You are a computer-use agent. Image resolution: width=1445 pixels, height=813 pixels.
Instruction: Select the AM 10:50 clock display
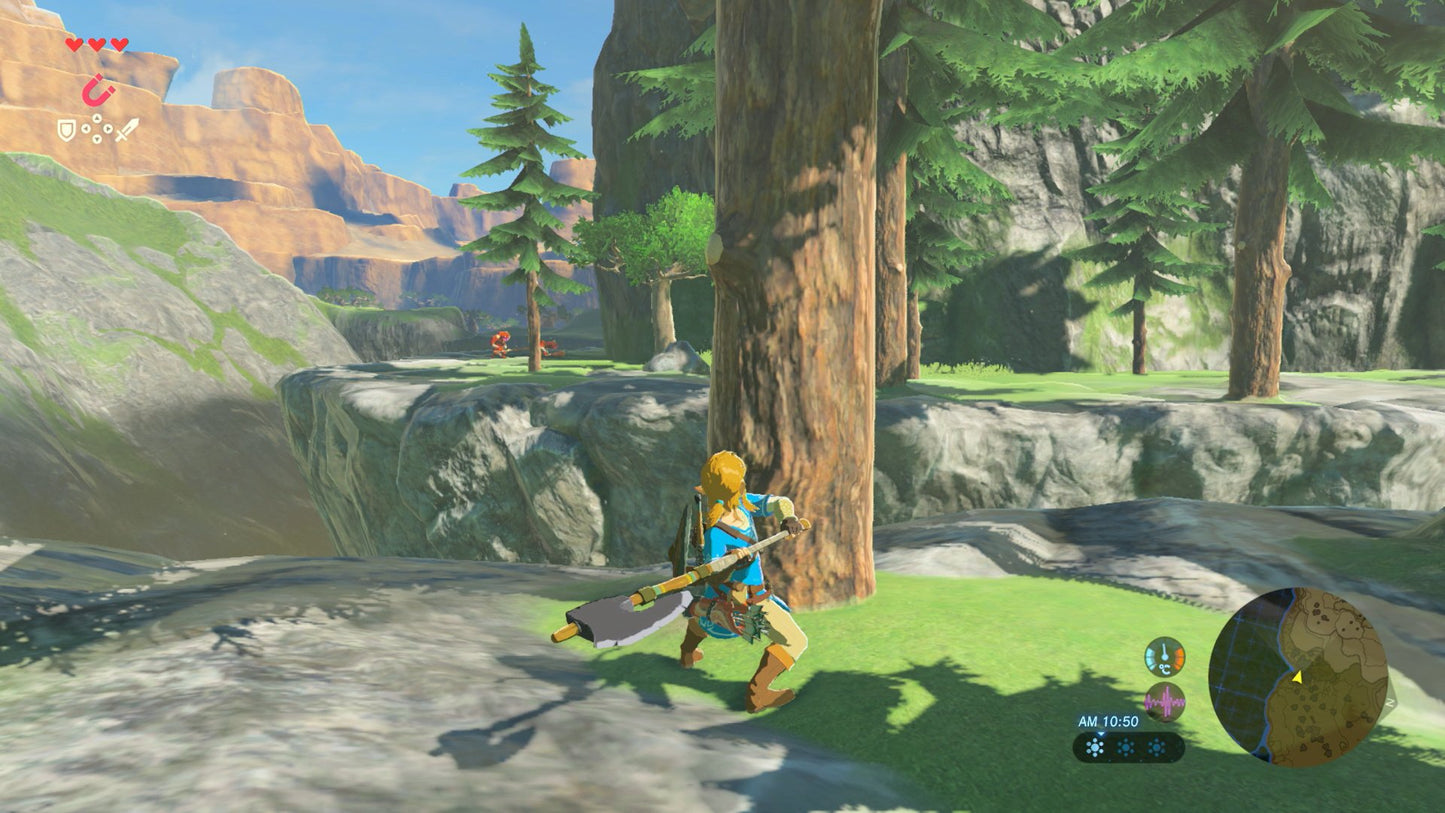(x=1108, y=721)
